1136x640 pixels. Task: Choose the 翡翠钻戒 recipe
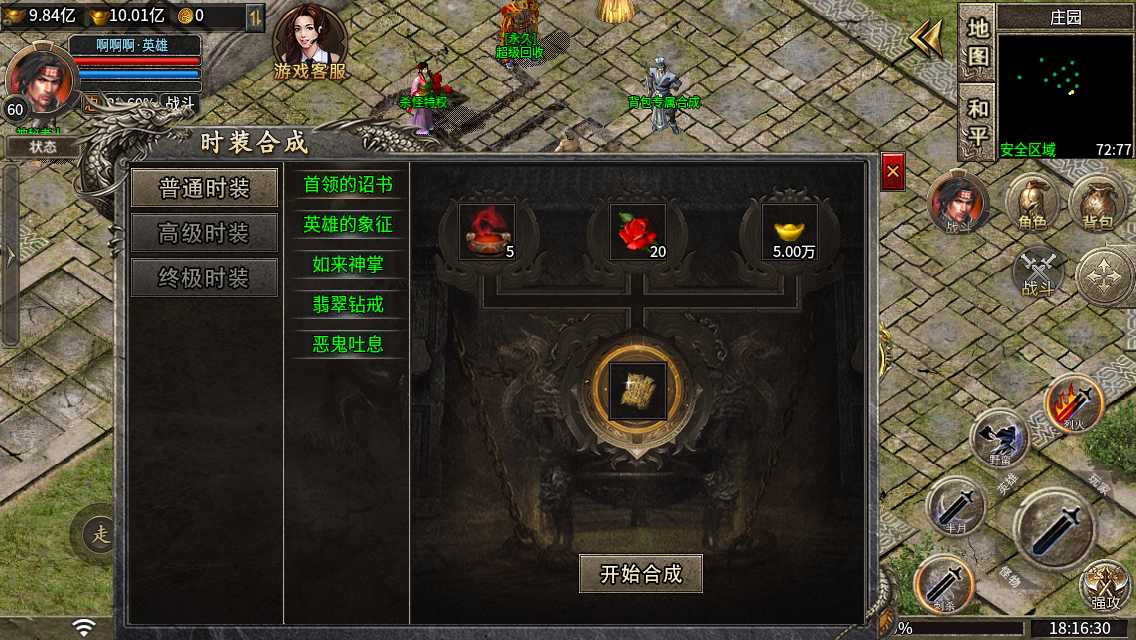[x=348, y=304]
